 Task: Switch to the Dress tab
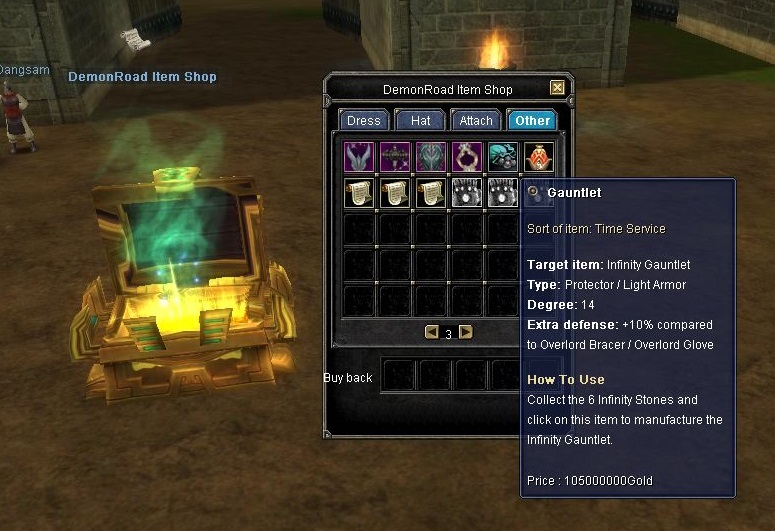point(363,120)
